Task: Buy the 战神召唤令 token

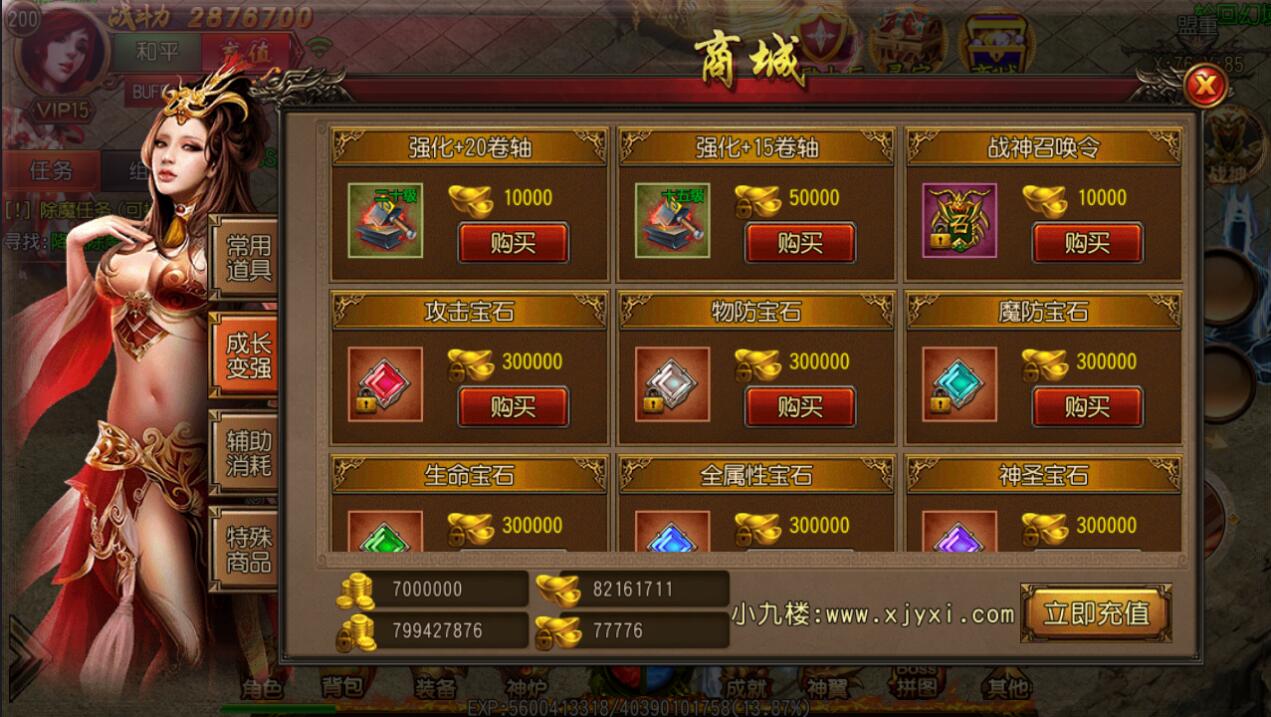Action: click(1087, 243)
